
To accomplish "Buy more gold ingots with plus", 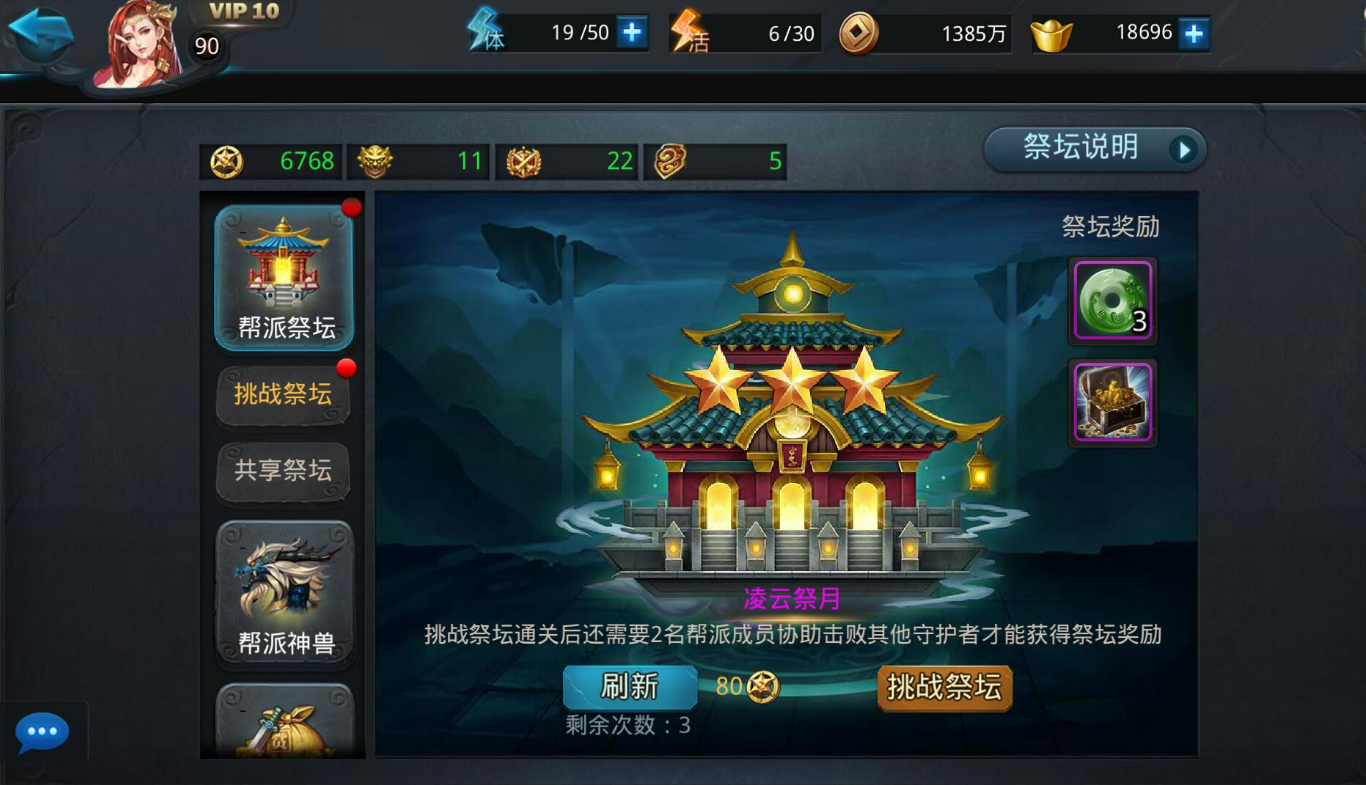I will (1193, 33).
